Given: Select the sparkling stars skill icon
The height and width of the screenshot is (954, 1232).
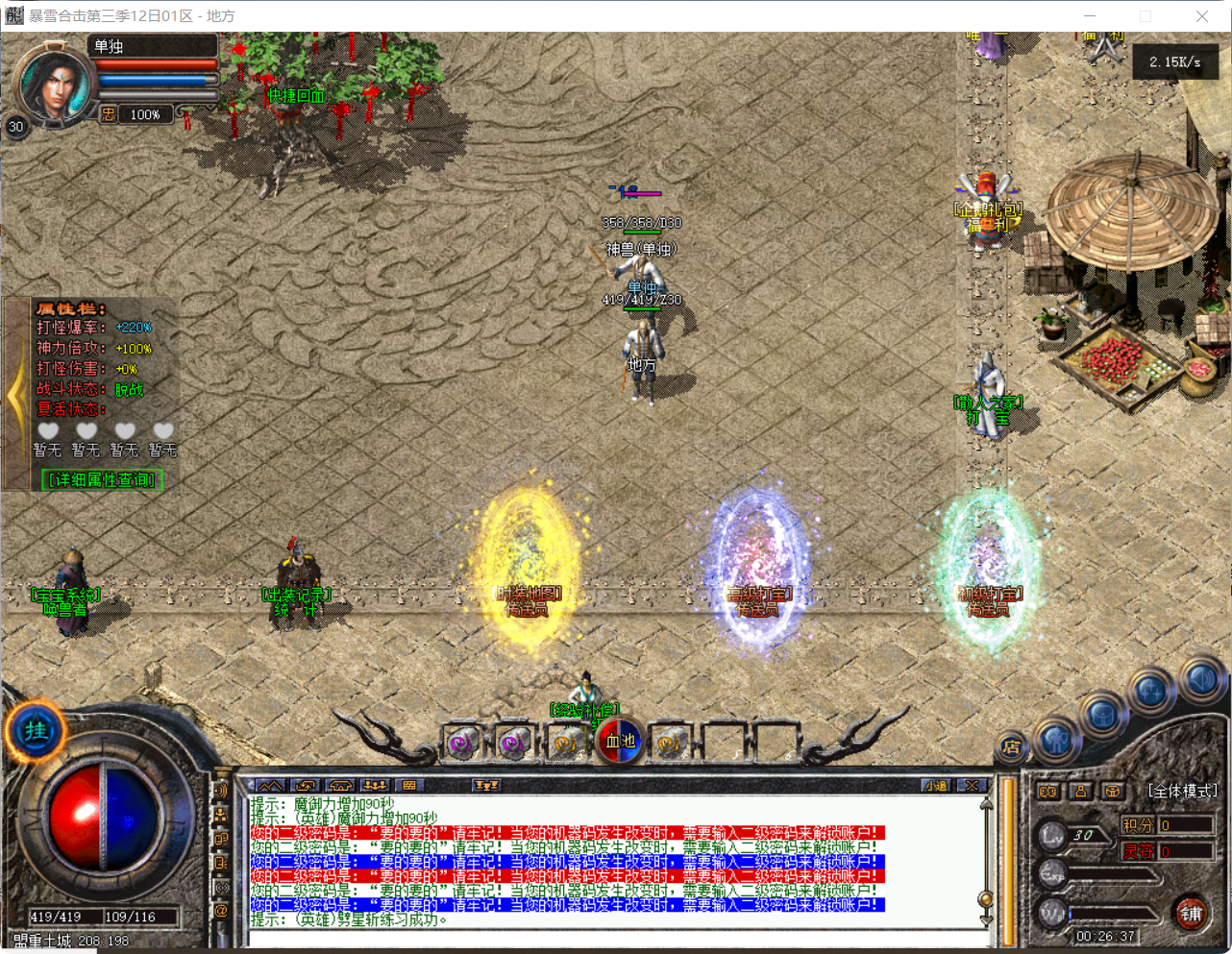Looking at the screenshot, I should tap(1150, 689).
